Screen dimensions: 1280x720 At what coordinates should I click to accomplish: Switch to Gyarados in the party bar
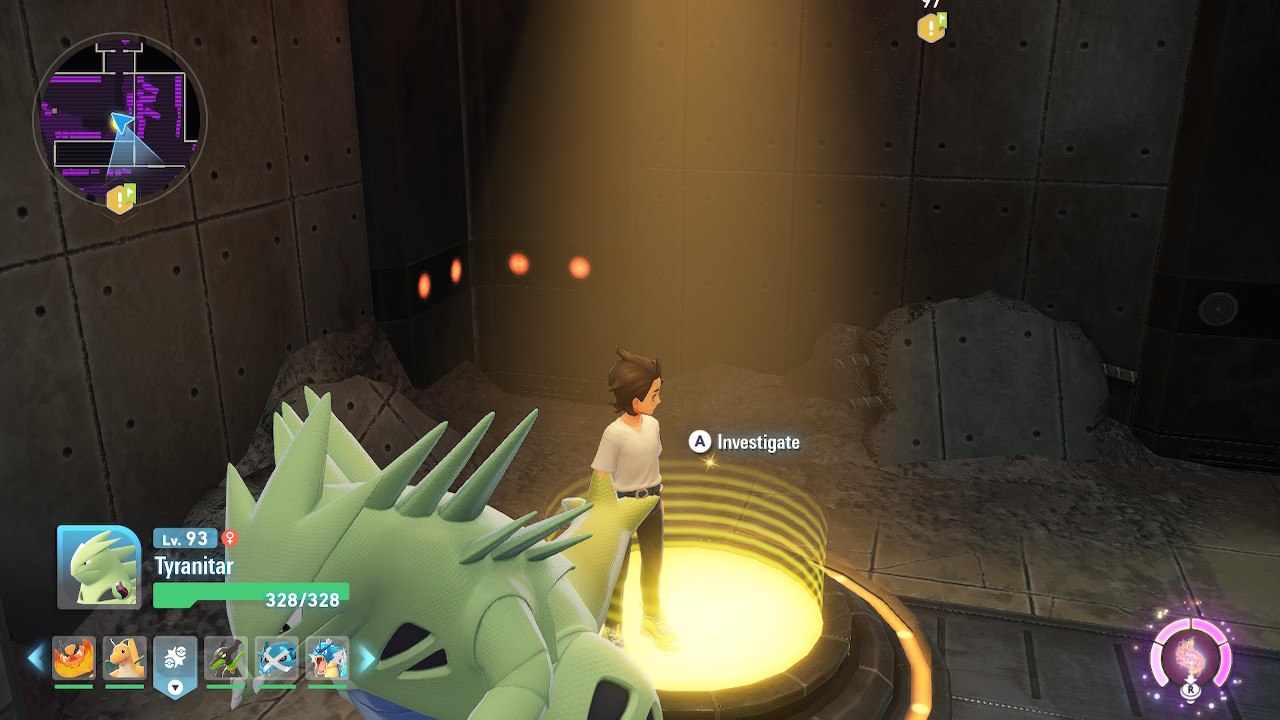pos(327,659)
